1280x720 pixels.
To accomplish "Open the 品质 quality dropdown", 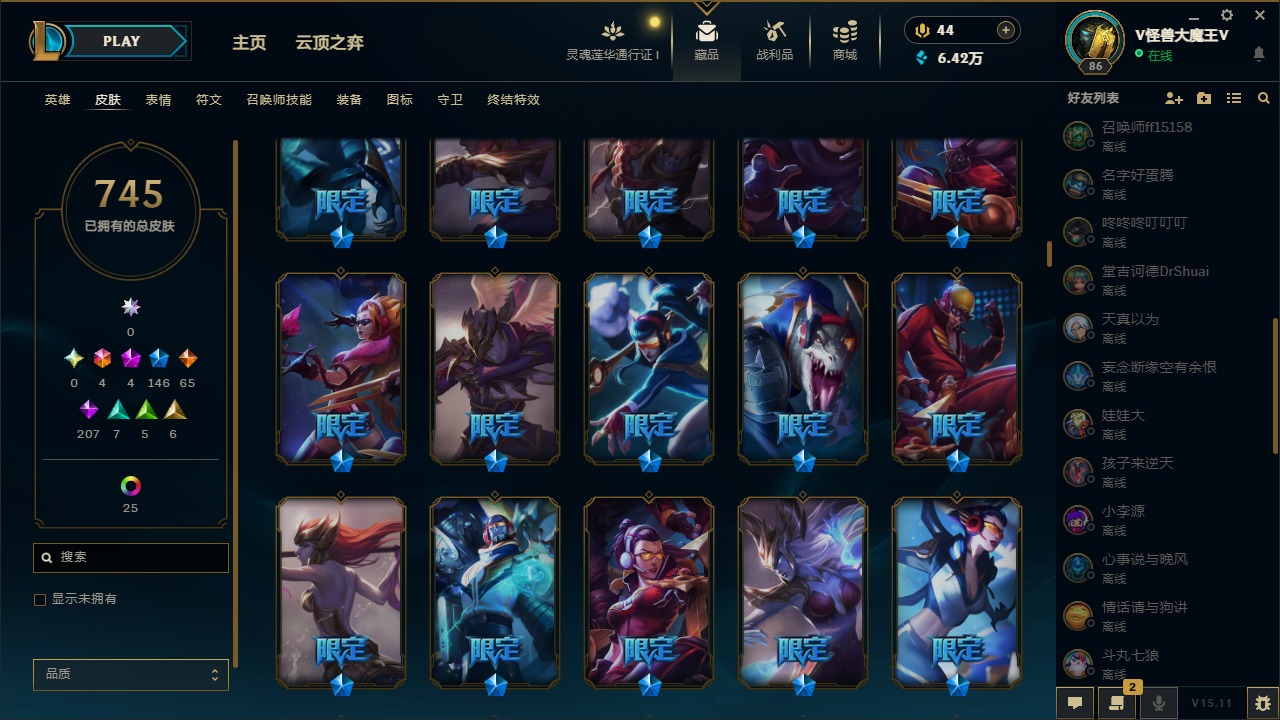I will 130,674.
